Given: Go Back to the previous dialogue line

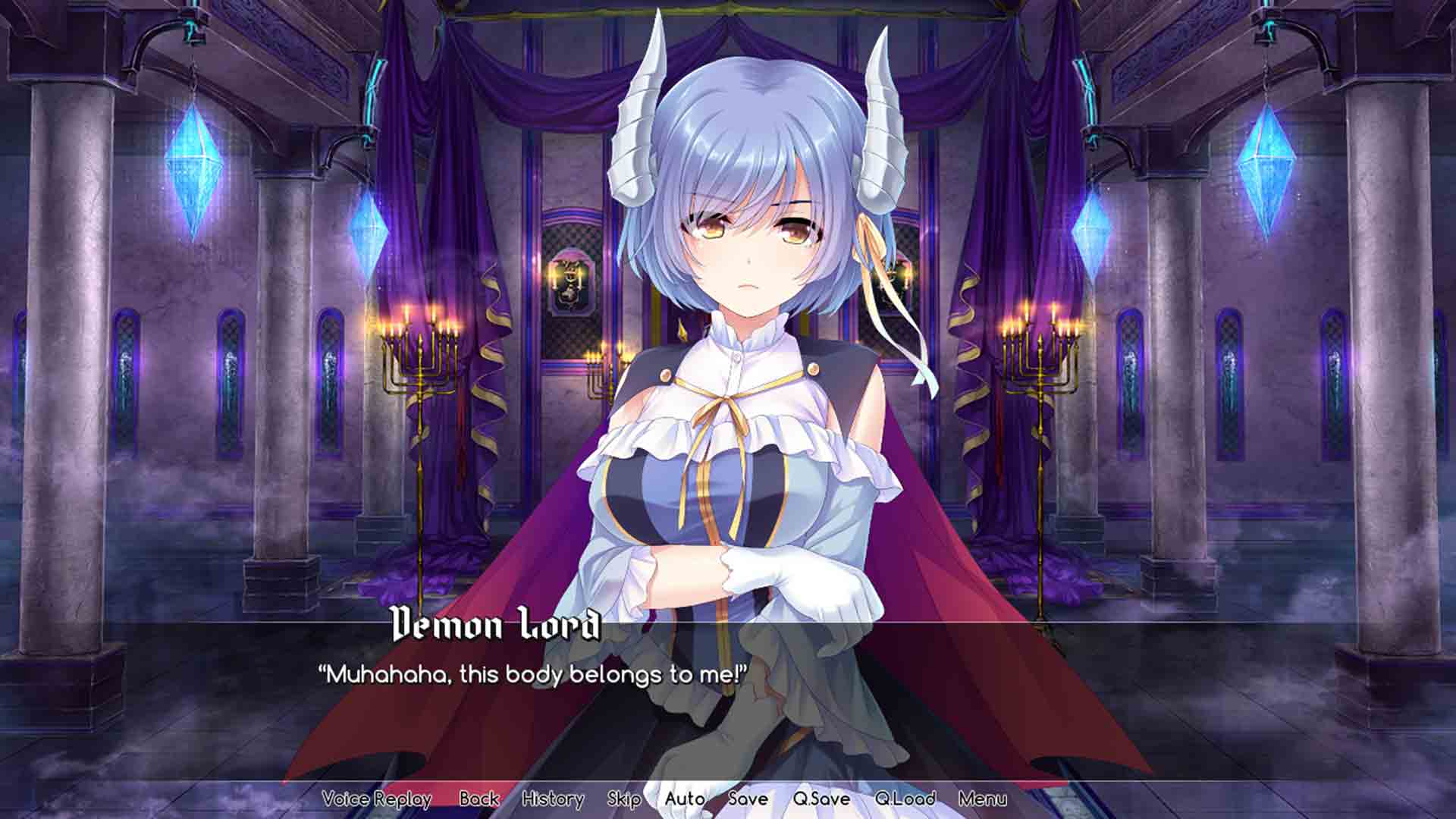Looking at the screenshot, I should tap(478, 799).
